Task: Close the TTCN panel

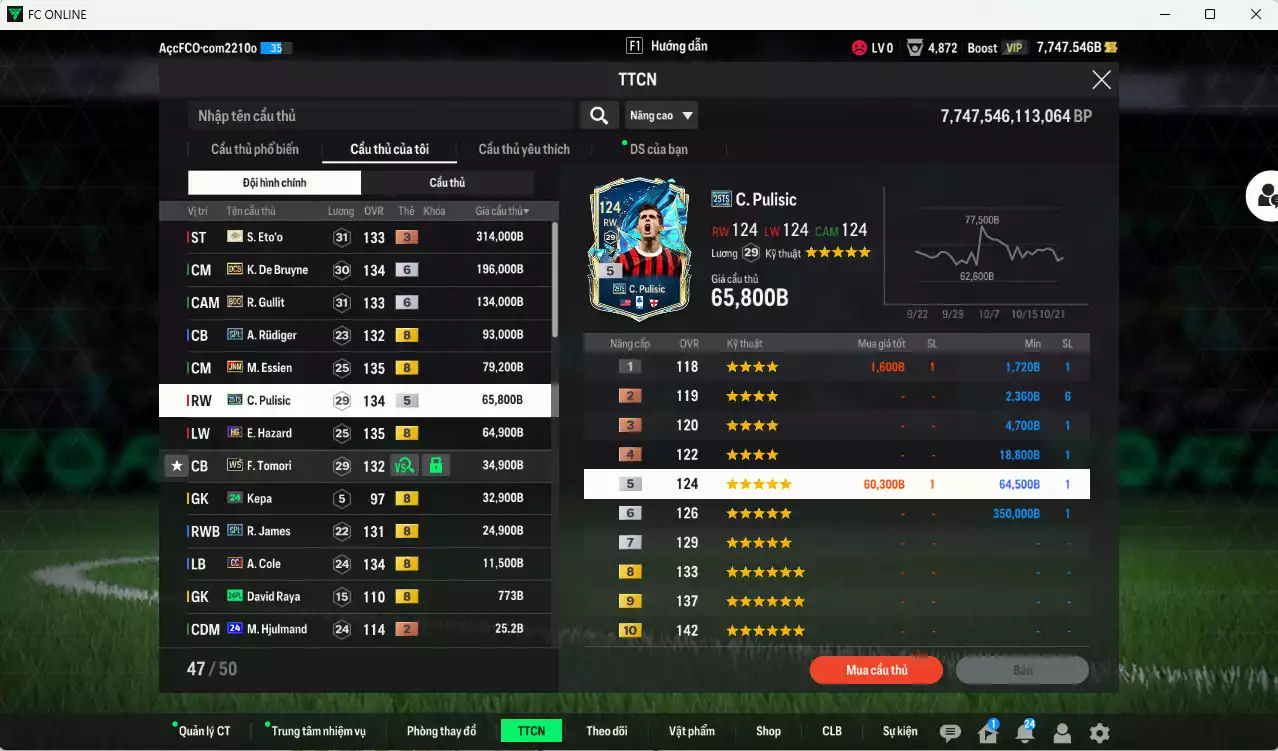Action: tap(1101, 80)
